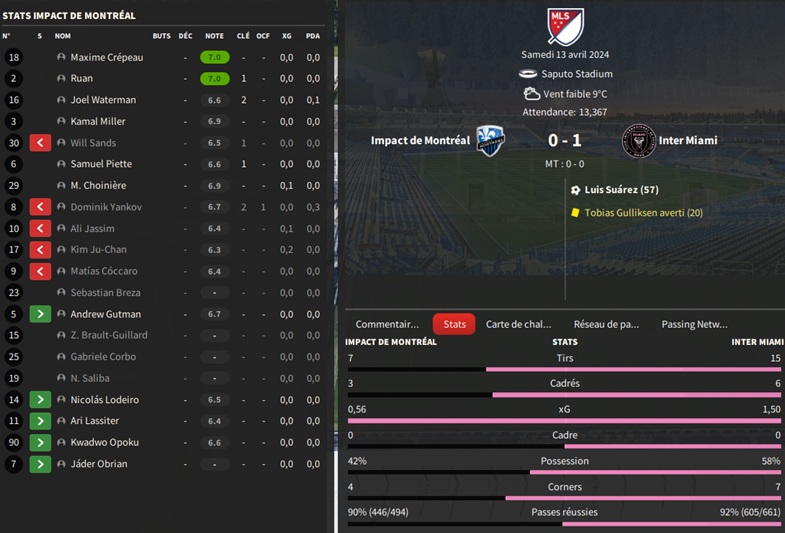Image resolution: width=785 pixels, height=533 pixels.
Task: Sort players by the NOTE column
Action: pyautogui.click(x=214, y=36)
